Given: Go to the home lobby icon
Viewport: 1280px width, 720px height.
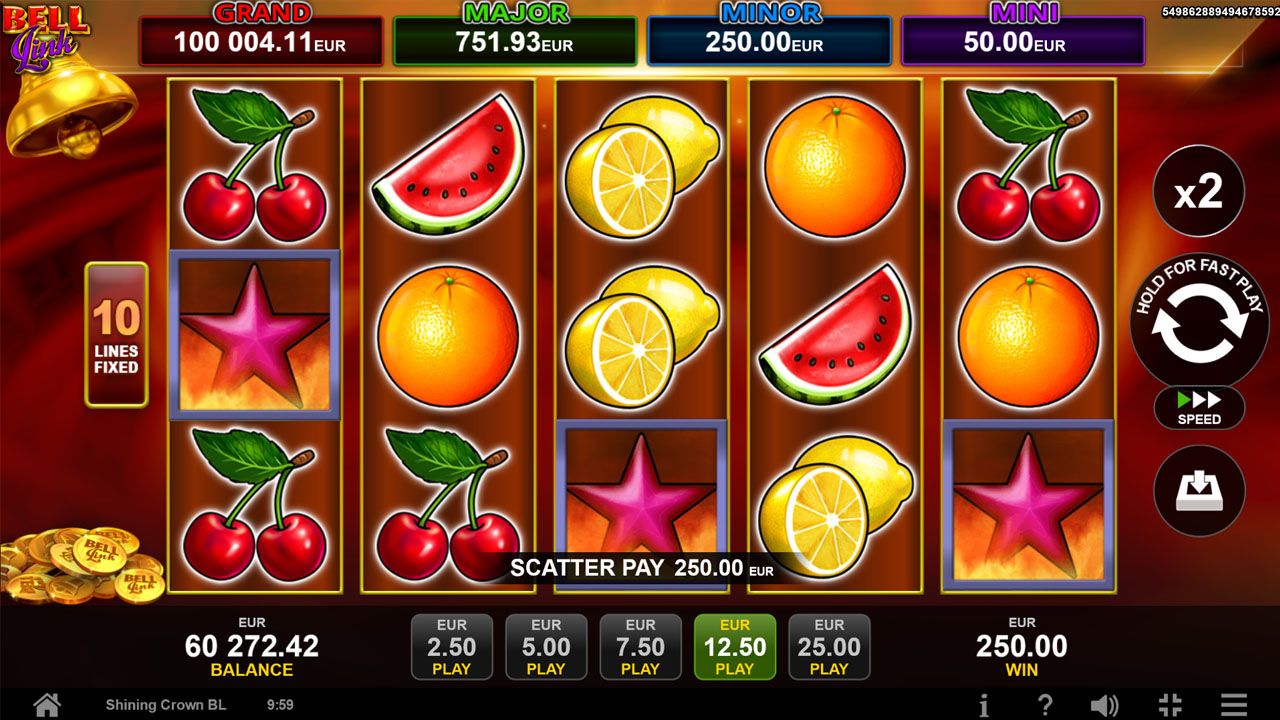Looking at the screenshot, I should [46, 705].
